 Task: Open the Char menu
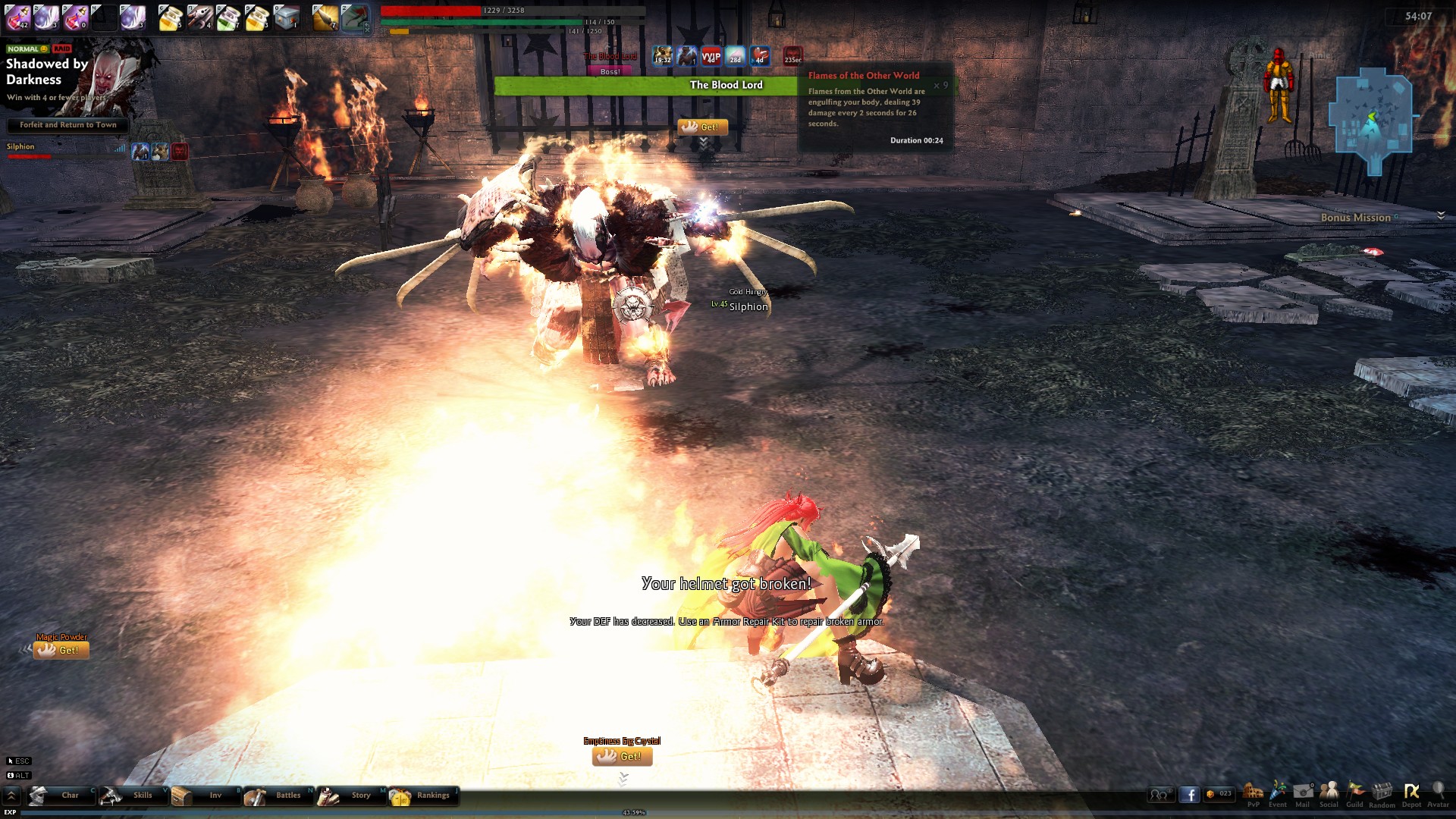pyautogui.click(x=61, y=795)
